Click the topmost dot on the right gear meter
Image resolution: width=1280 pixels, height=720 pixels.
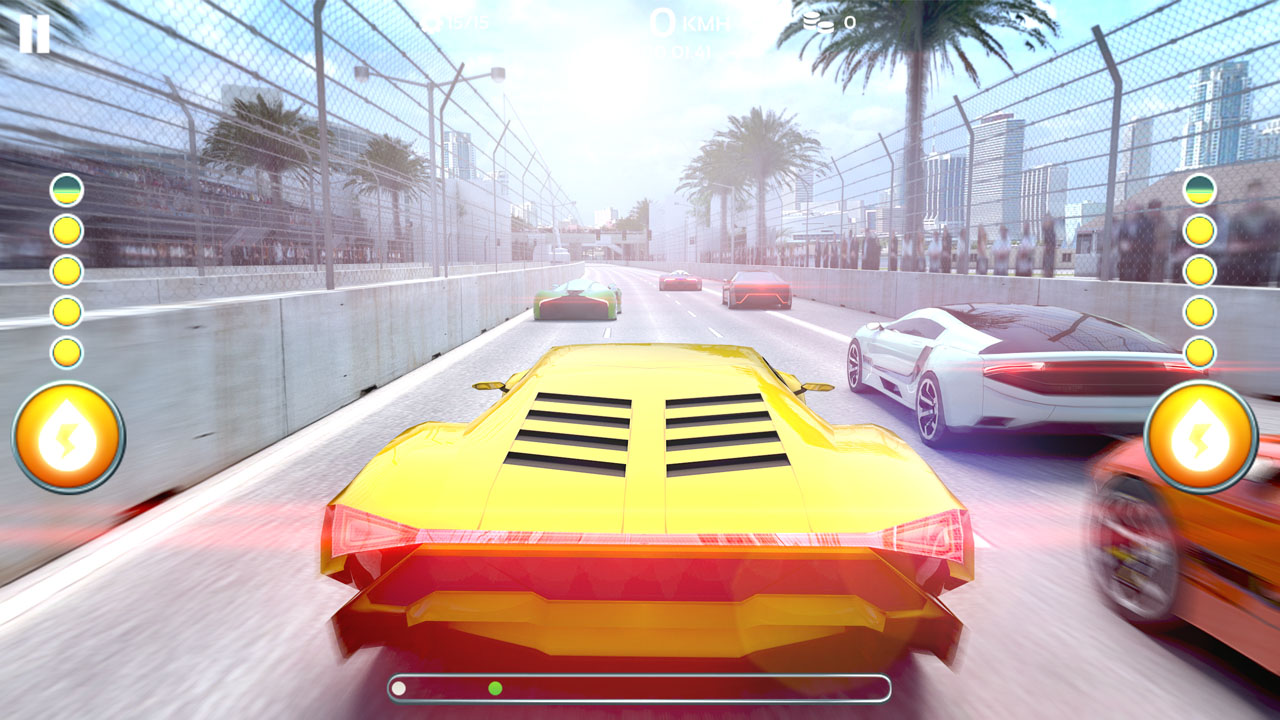(1198, 188)
